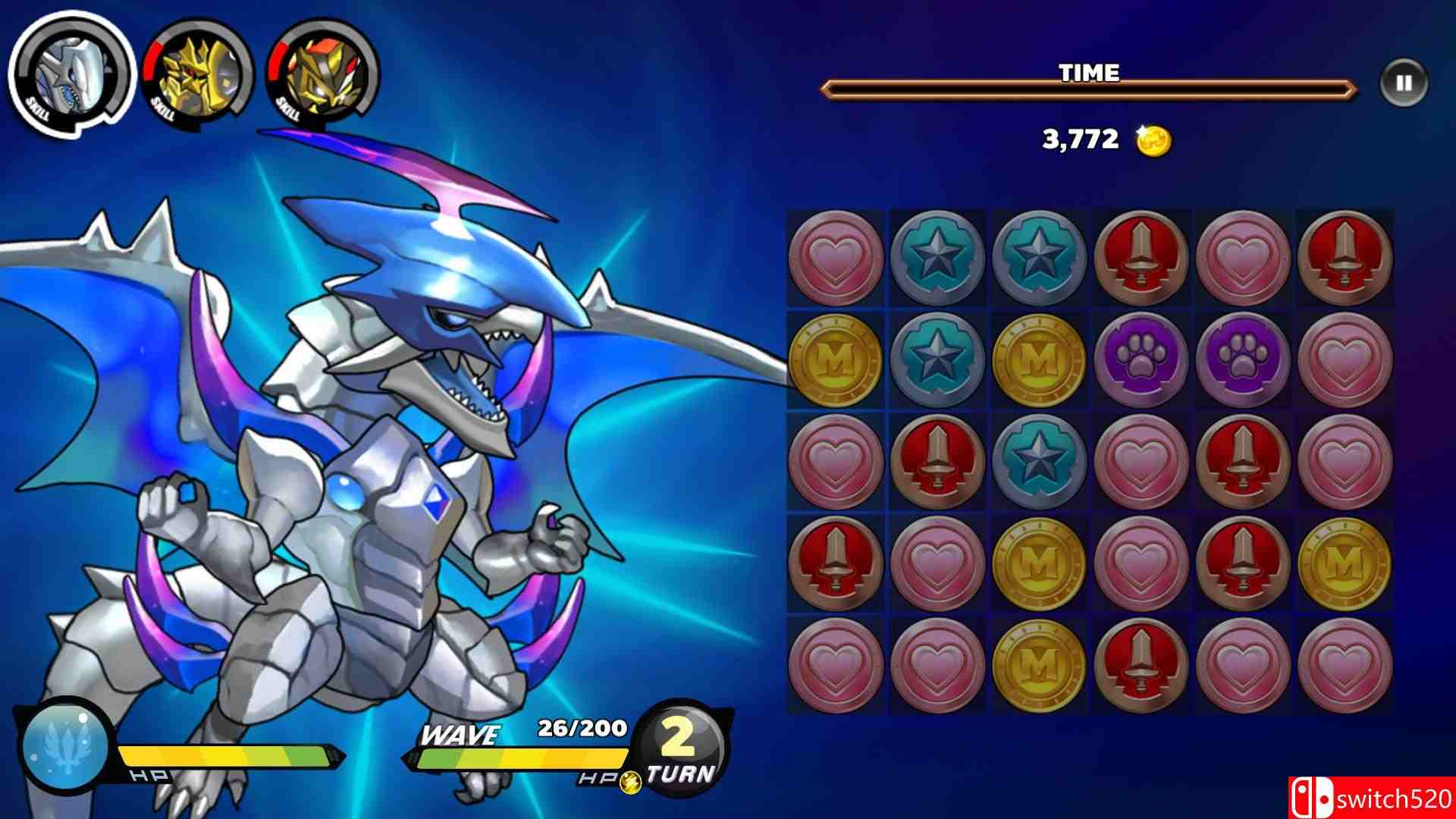Tap a red sword gem

click(x=1141, y=258)
